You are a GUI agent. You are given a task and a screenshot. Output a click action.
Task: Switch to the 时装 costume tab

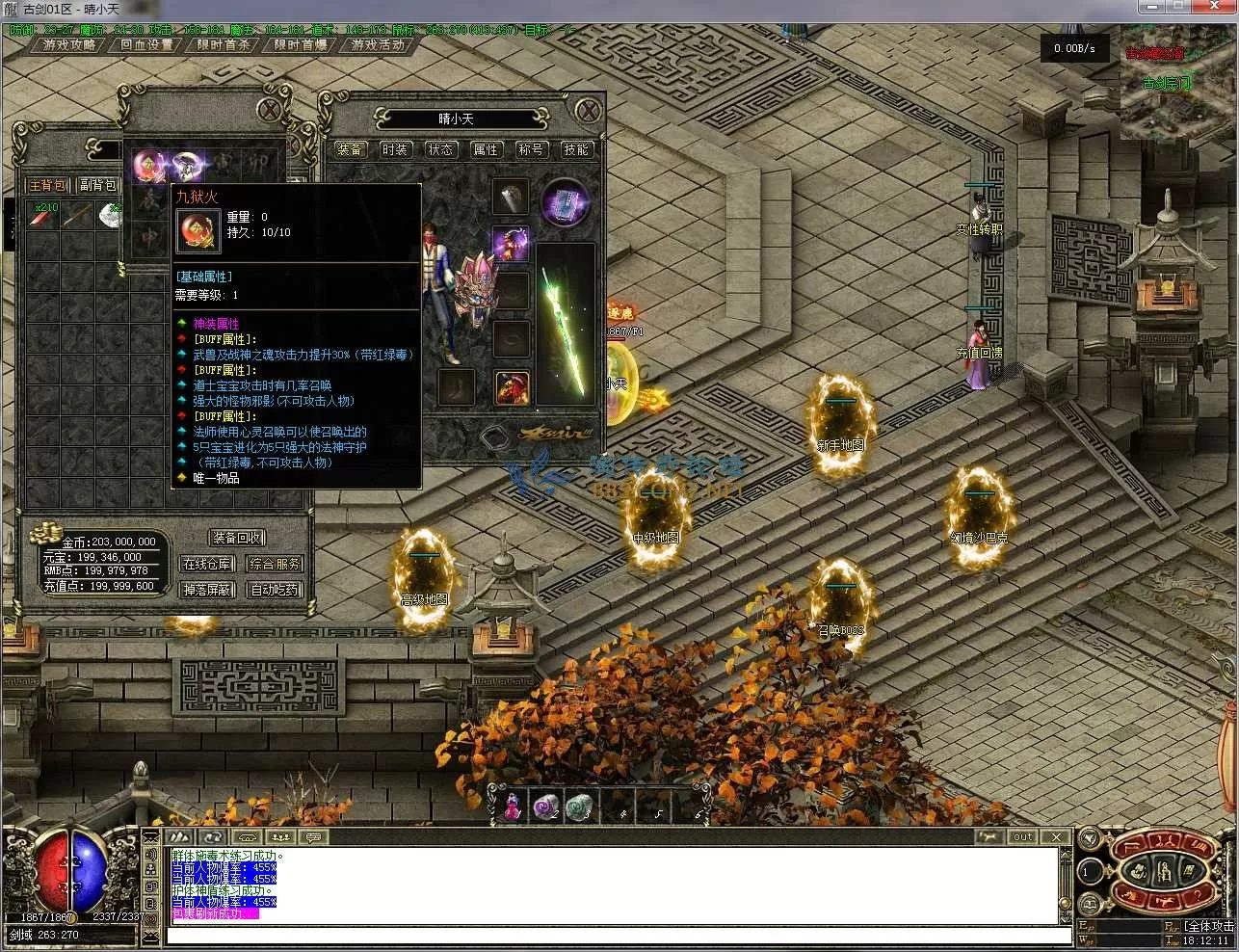(395, 149)
